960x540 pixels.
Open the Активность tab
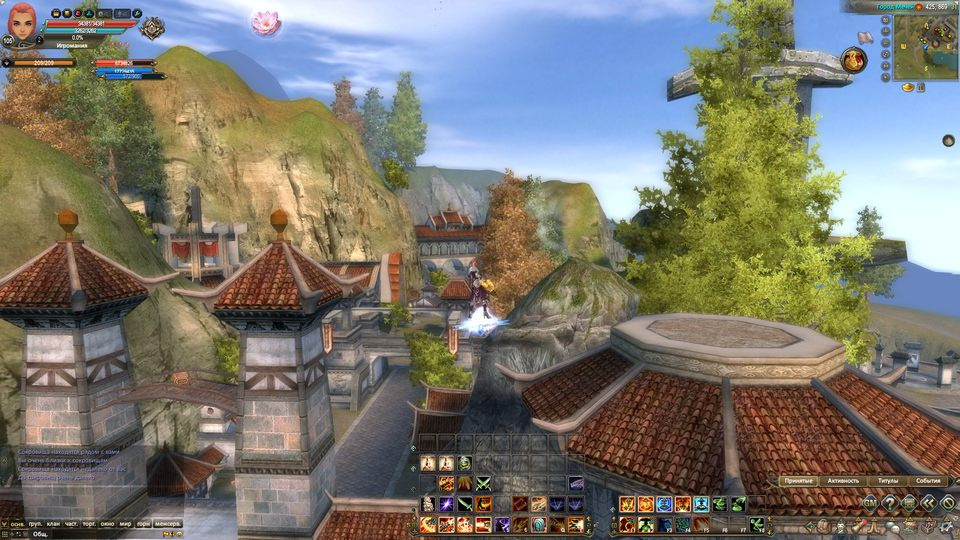click(842, 481)
